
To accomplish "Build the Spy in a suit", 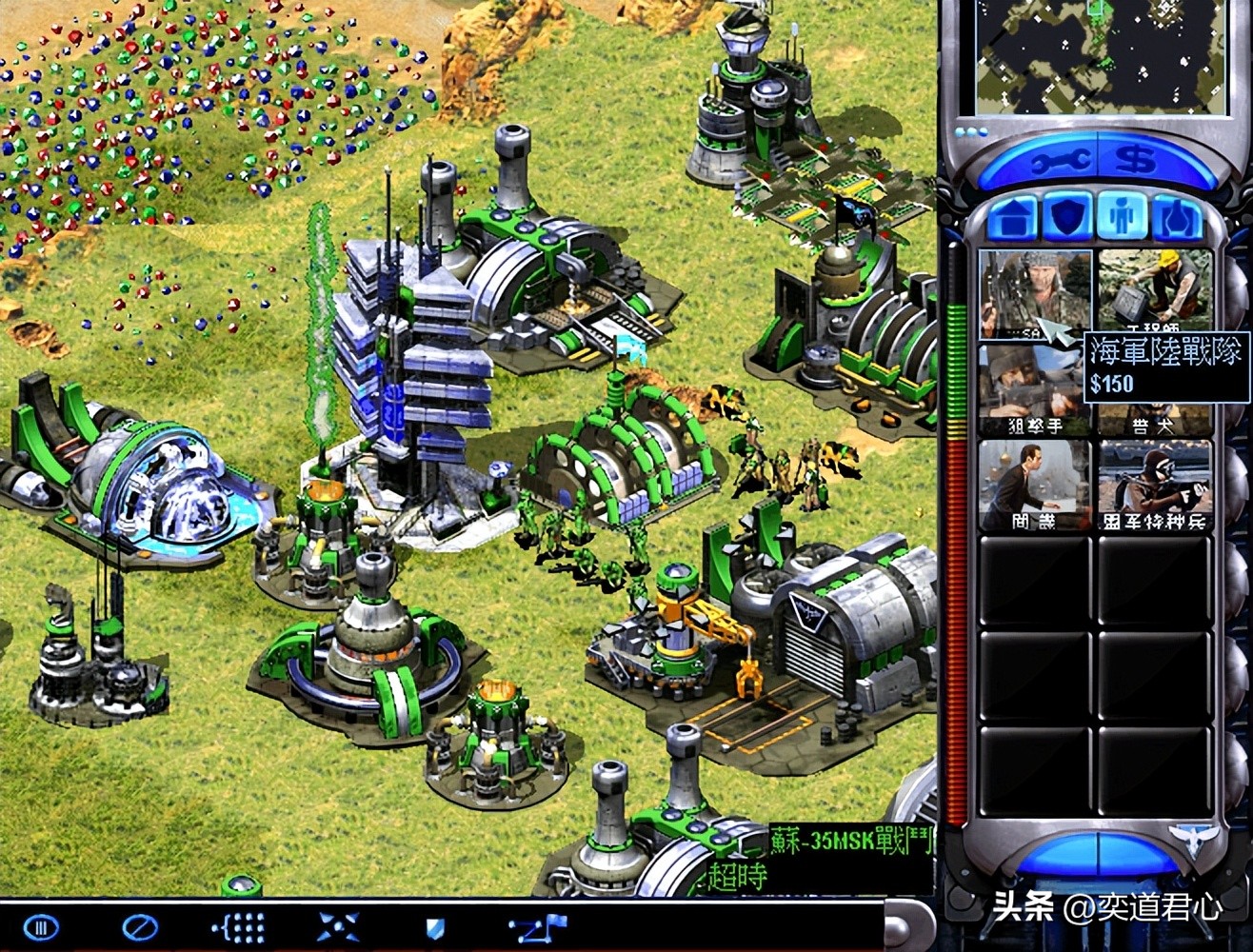I will tap(1034, 484).
